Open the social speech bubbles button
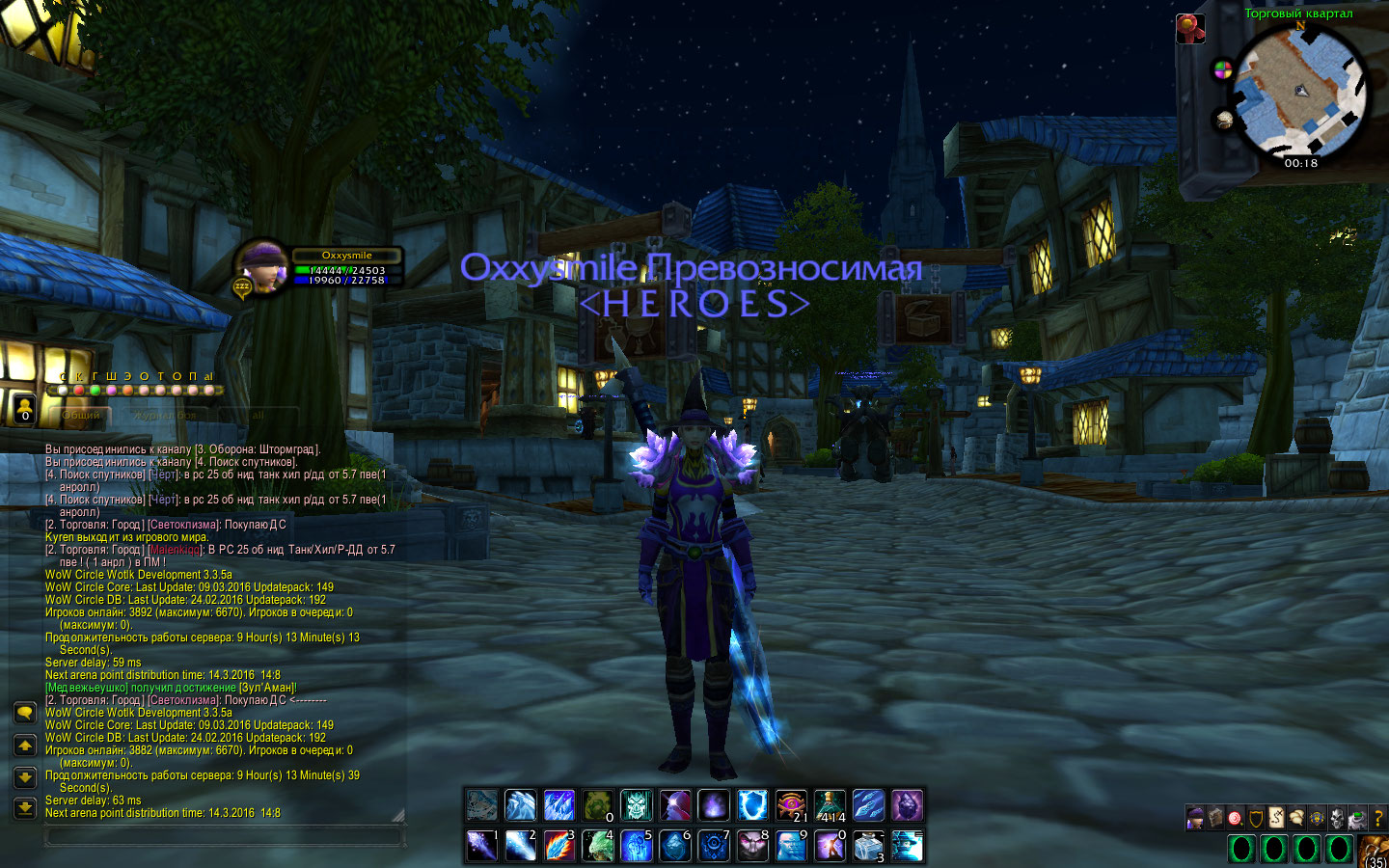 [1296, 819]
